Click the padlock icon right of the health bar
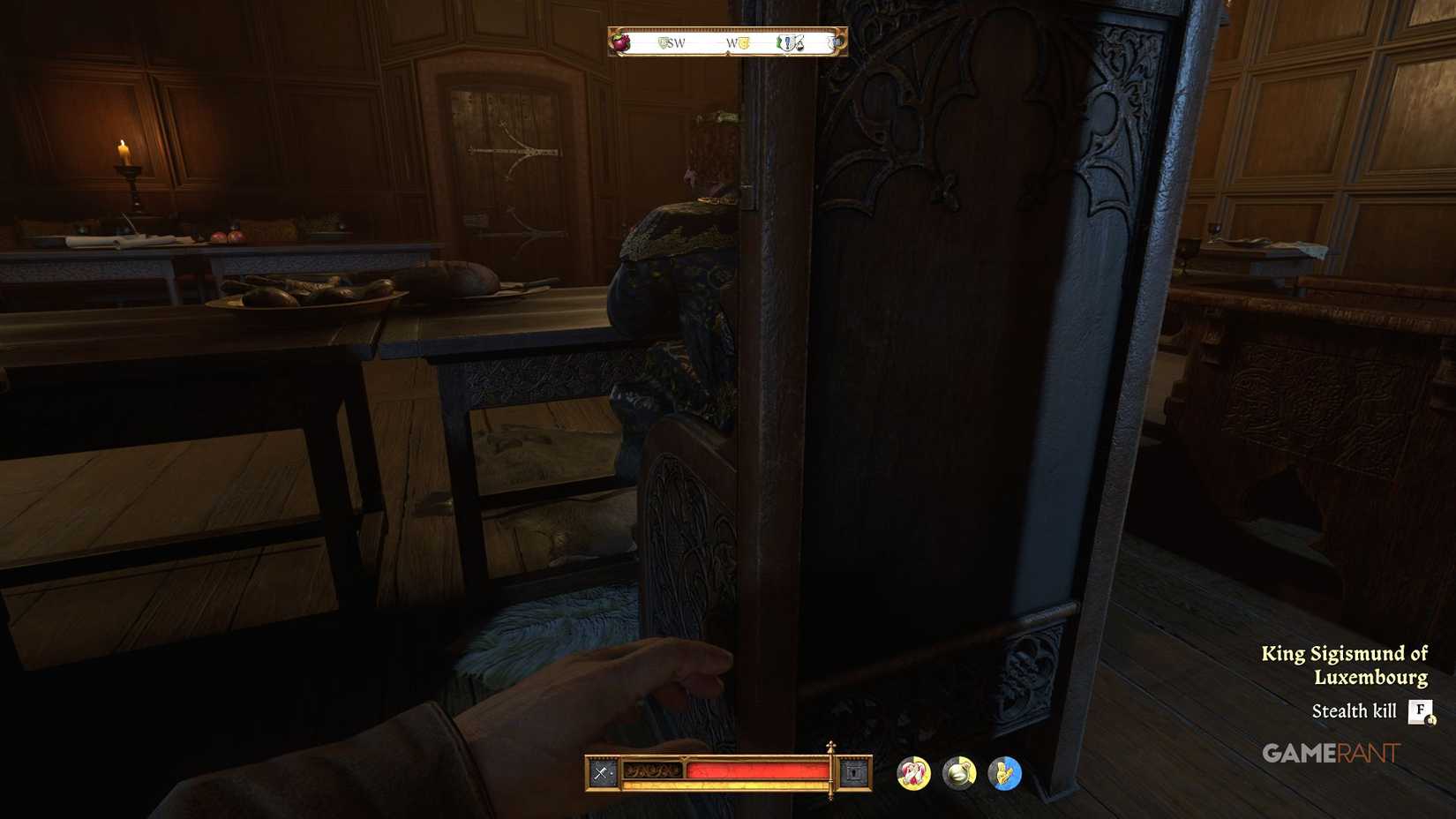1456x819 pixels. pos(852,770)
